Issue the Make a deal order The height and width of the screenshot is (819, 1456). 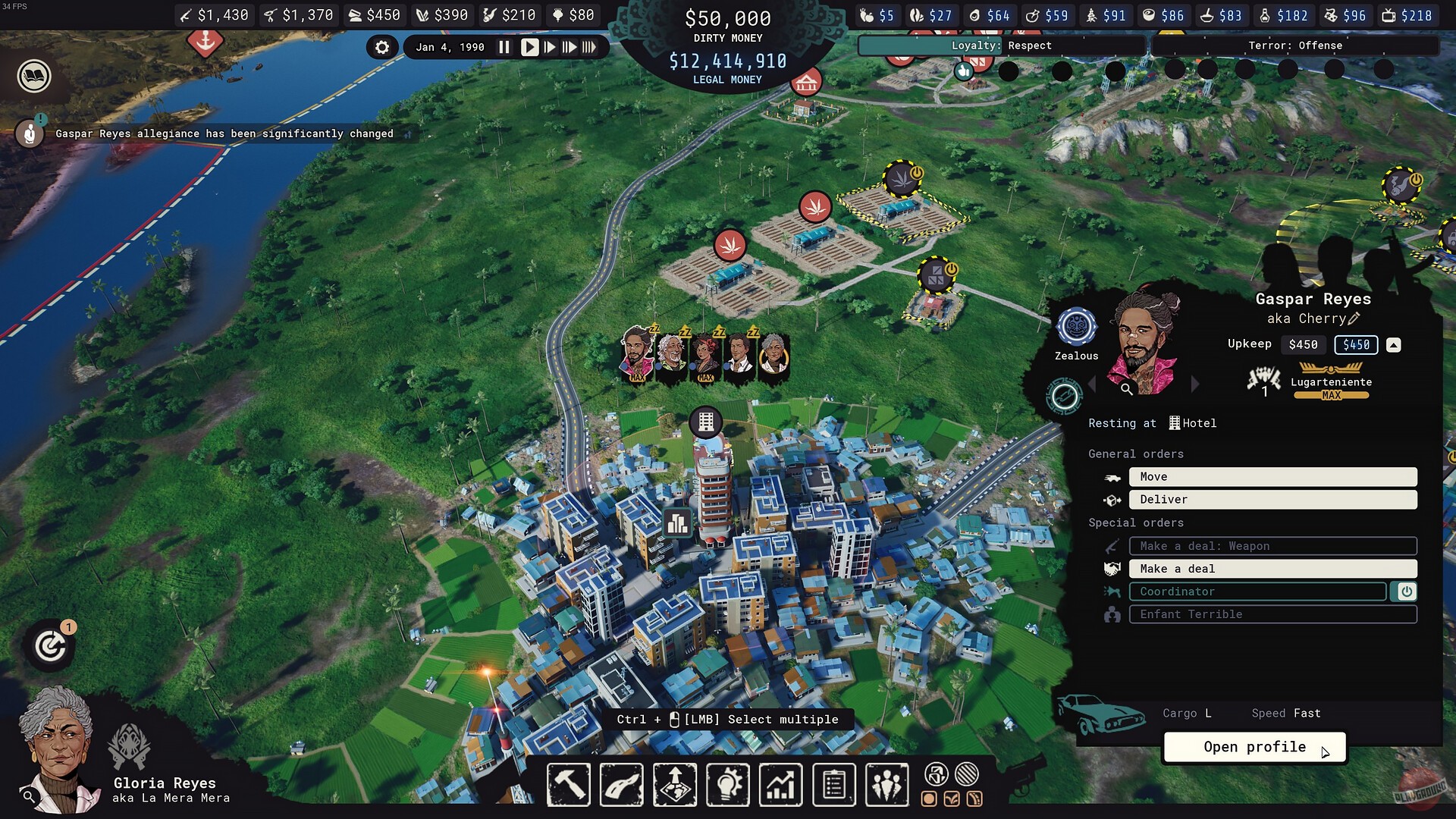(x=1272, y=568)
